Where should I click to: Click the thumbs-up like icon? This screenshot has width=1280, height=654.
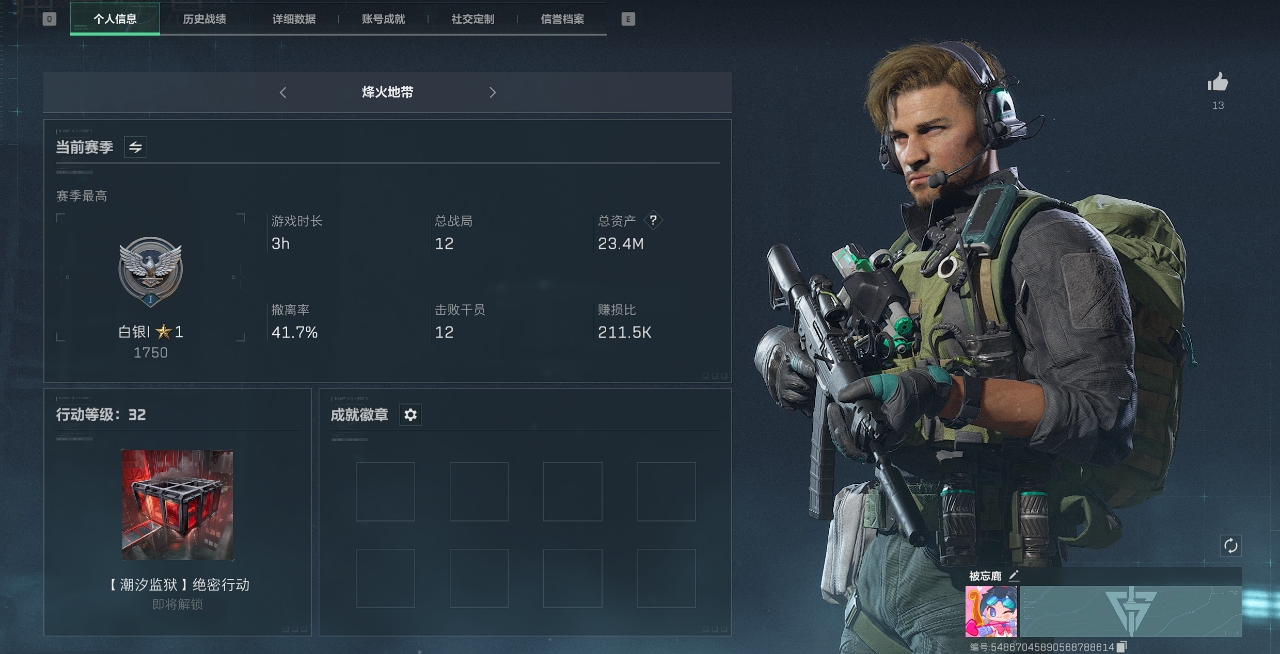tap(1217, 83)
